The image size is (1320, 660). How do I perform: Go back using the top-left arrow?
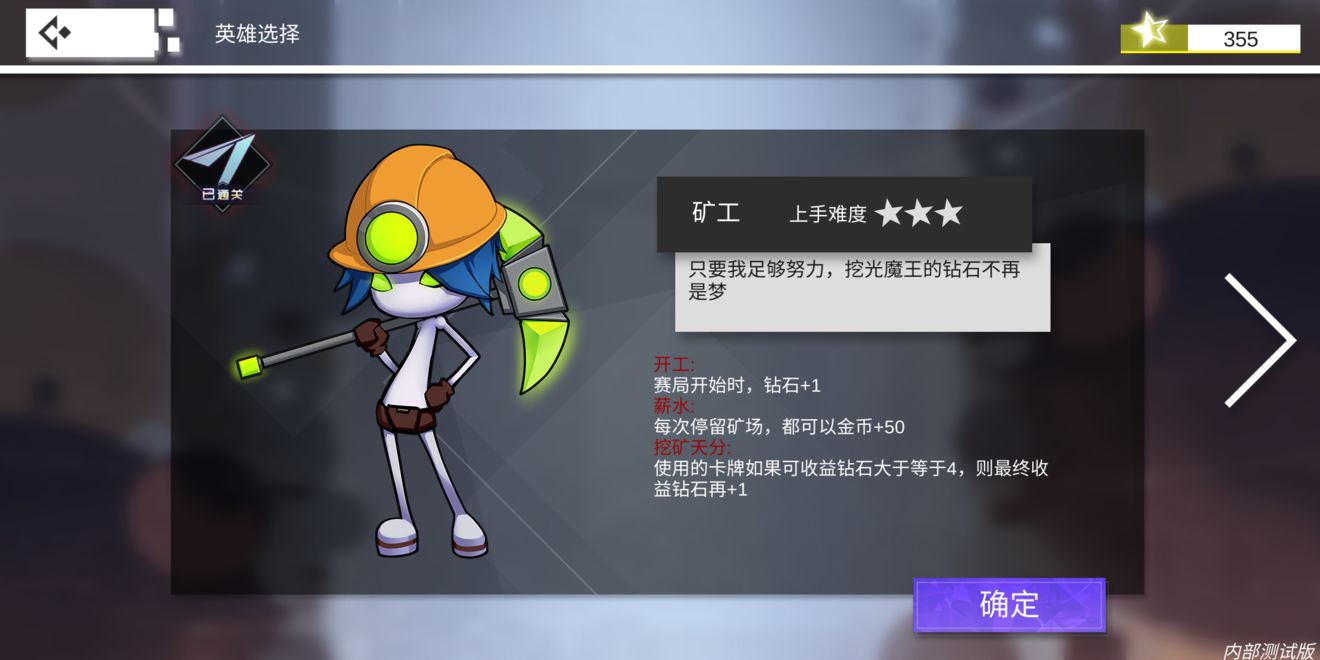pos(55,33)
